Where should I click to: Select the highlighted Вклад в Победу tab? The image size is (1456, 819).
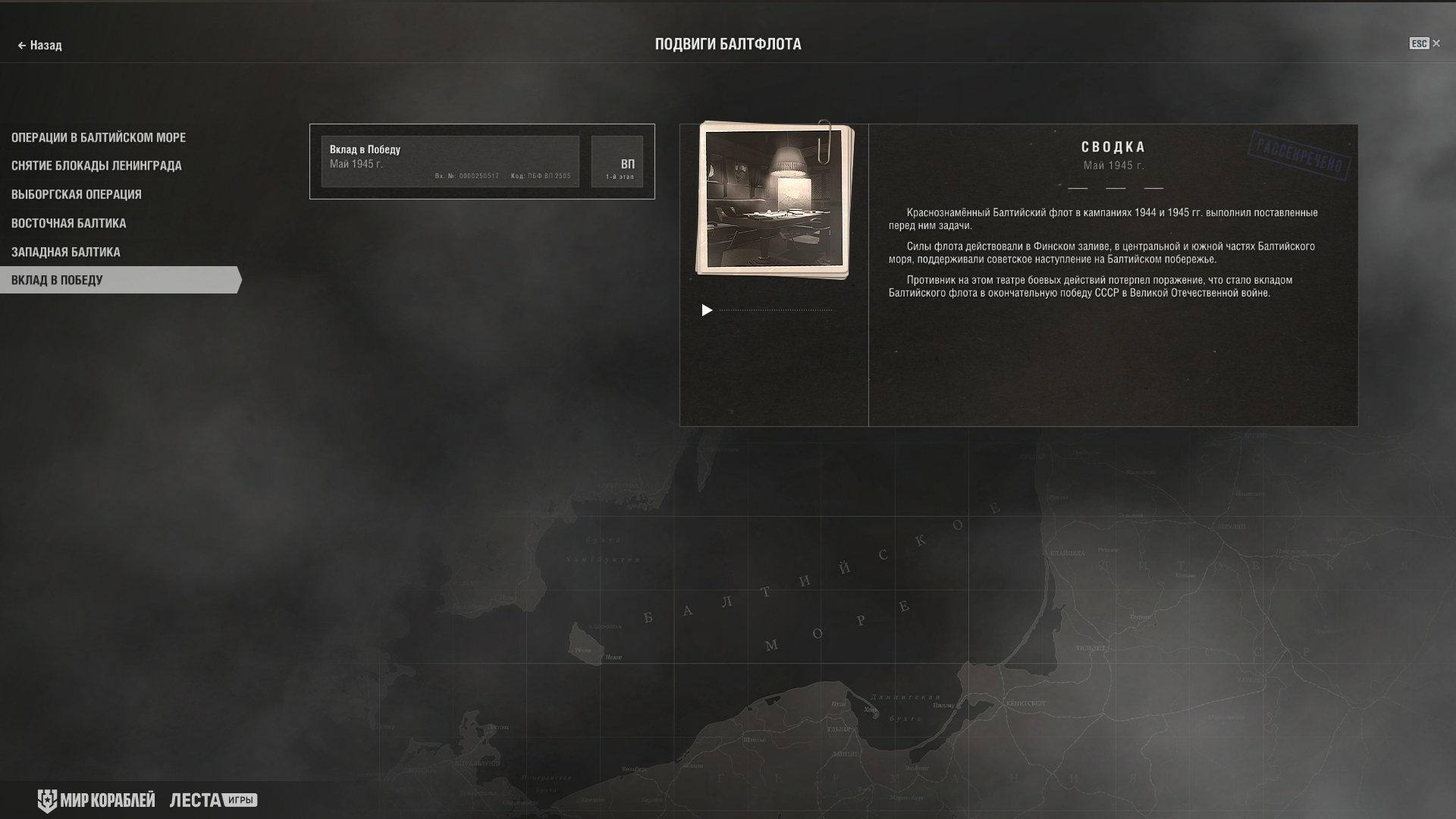click(58, 280)
